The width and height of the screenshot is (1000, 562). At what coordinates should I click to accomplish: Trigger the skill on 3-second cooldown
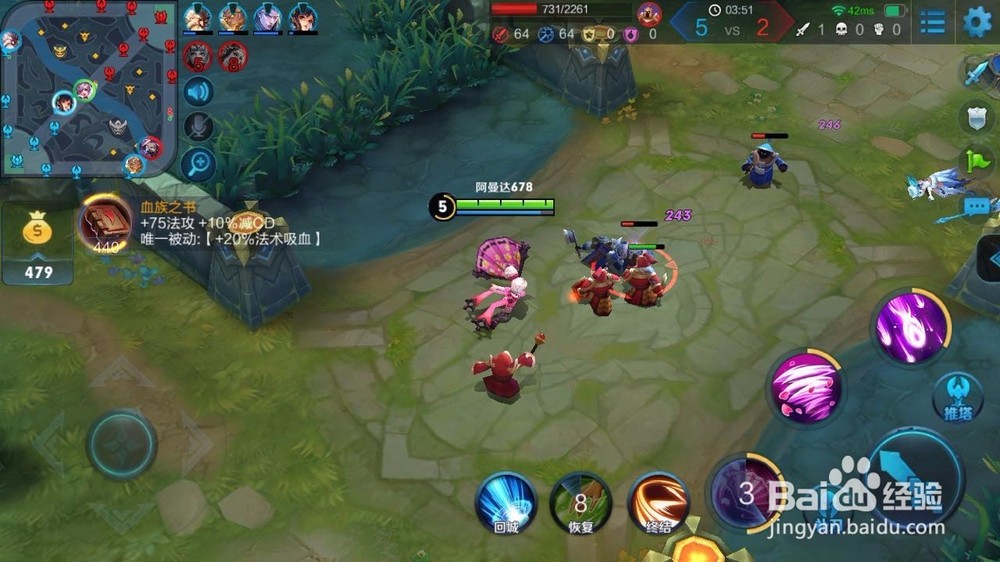746,492
